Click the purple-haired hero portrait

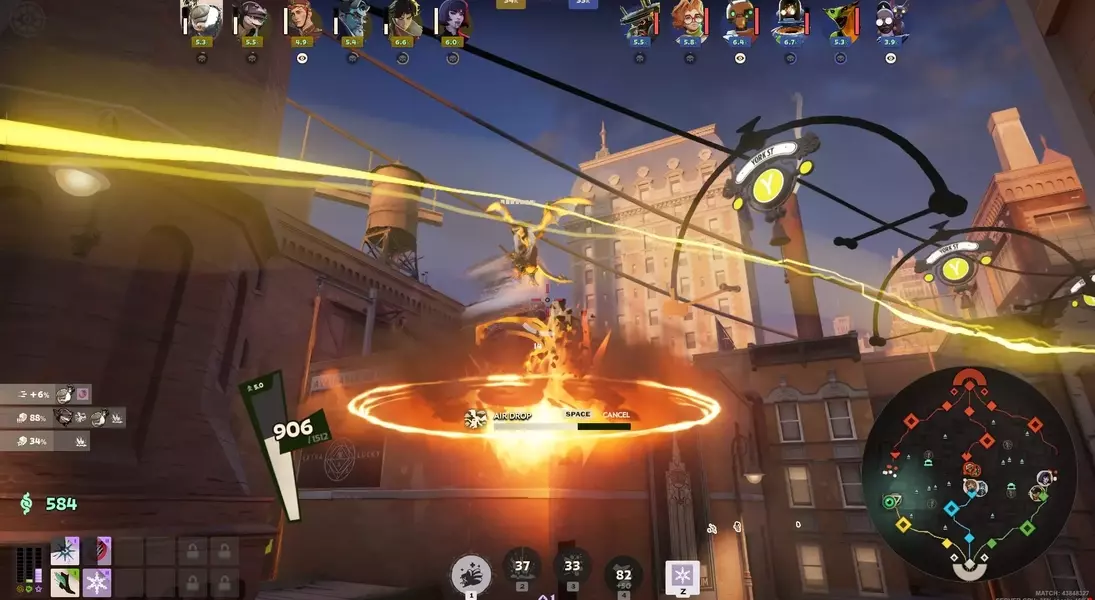pyautogui.click(x=452, y=18)
